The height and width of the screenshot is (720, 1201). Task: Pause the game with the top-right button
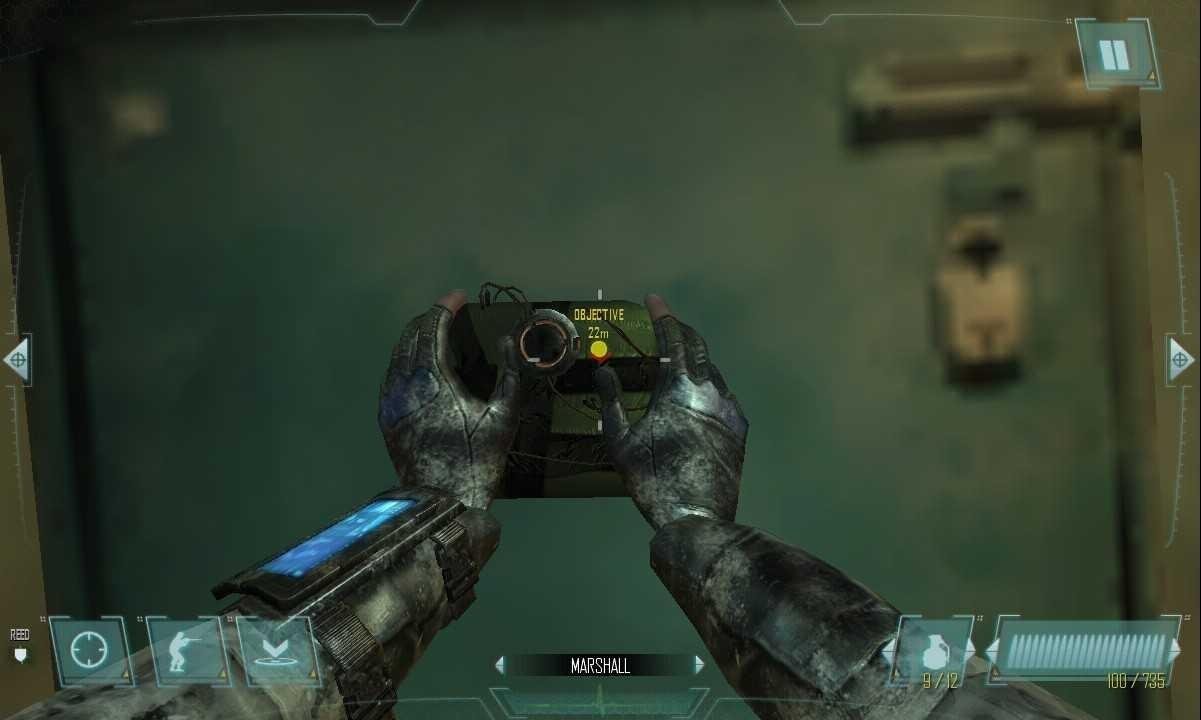click(x=1115, y=55)
